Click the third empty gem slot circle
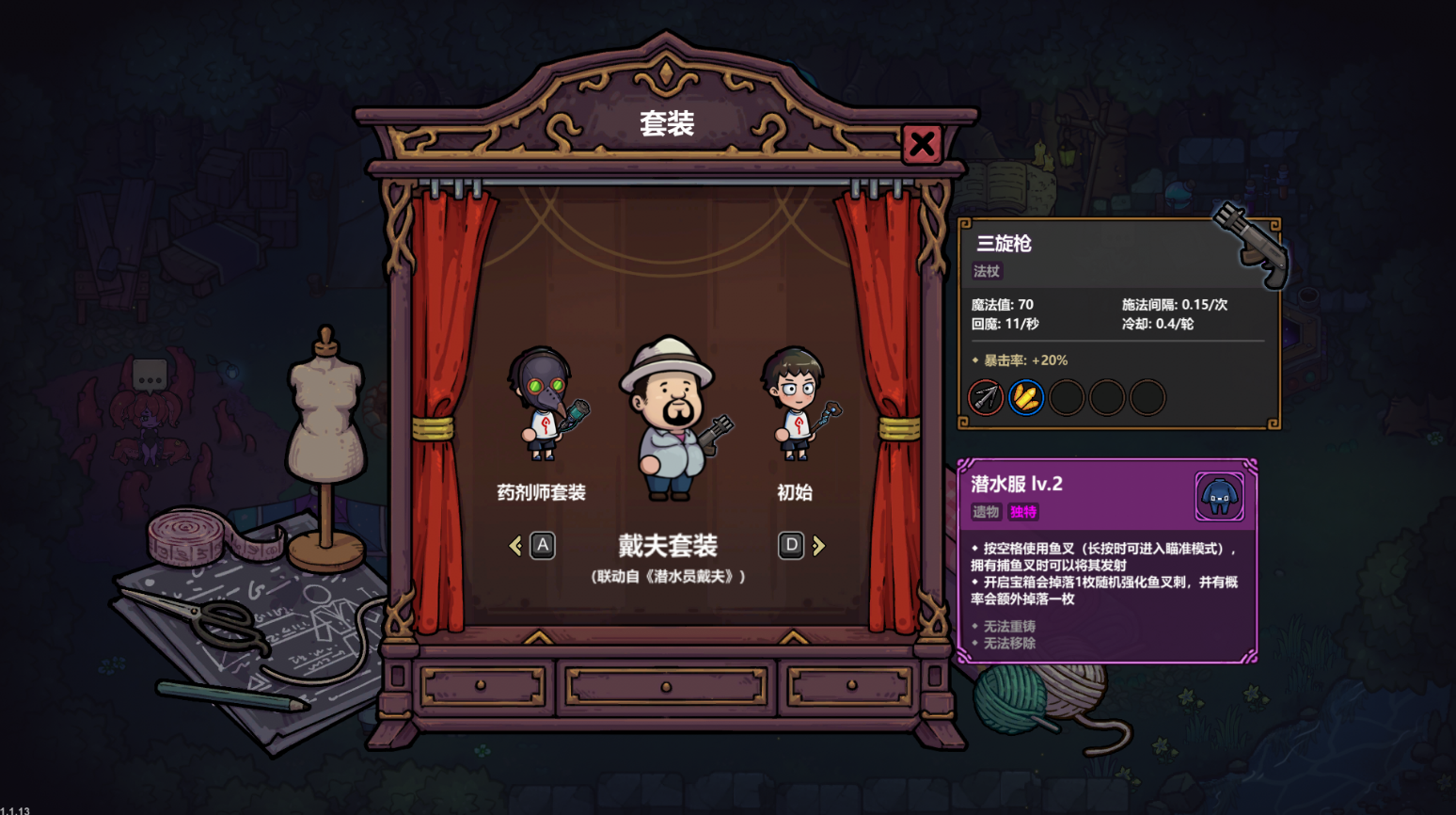This screenshot has width=1456, height=815. click(x=1068, y=397)
